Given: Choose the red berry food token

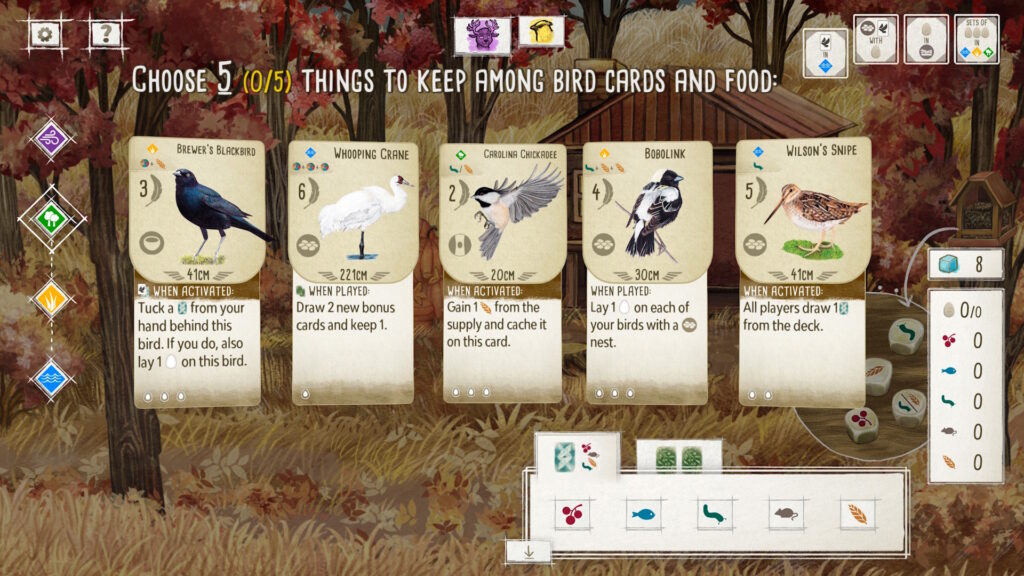Looking at the screenshot, I should tap(573, 514).
